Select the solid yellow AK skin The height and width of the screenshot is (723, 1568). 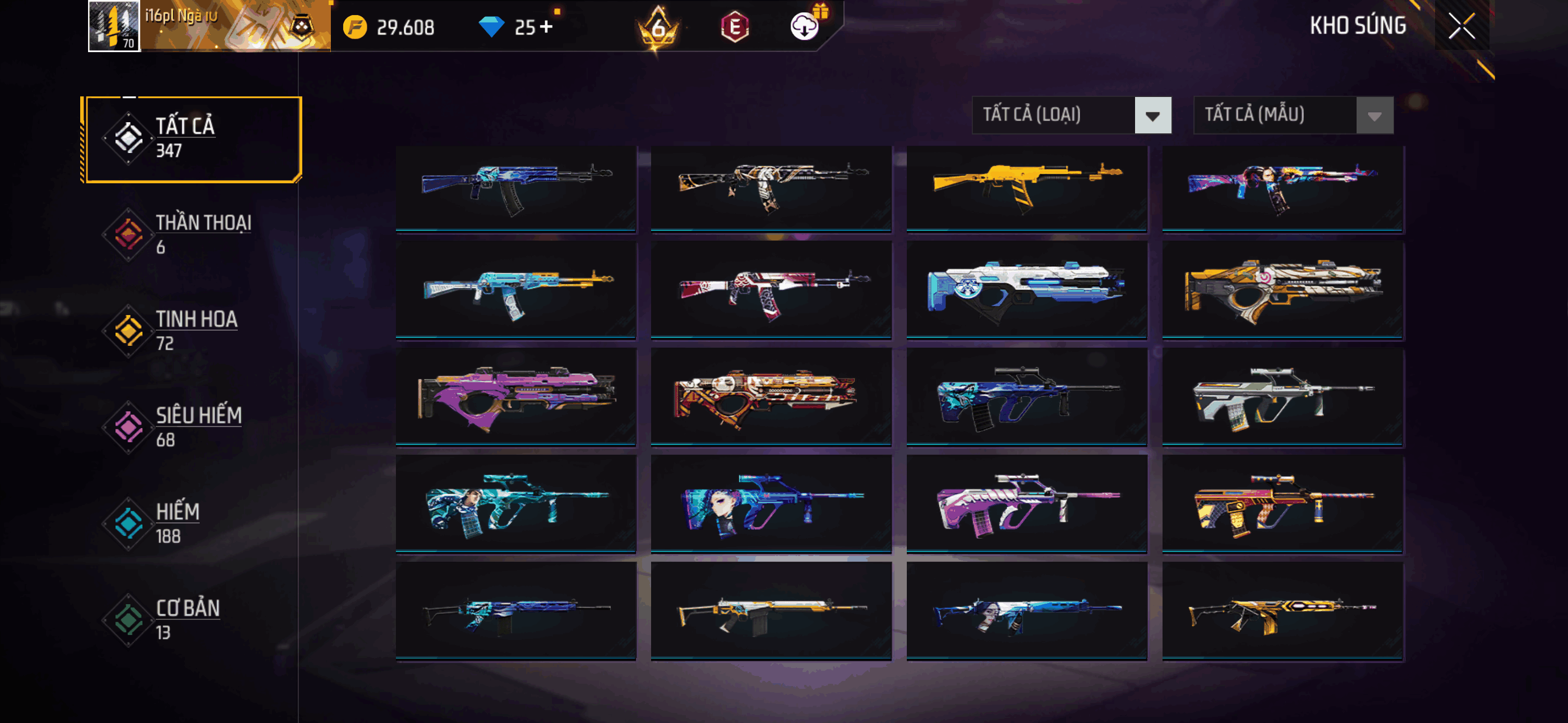point(1026,188)
